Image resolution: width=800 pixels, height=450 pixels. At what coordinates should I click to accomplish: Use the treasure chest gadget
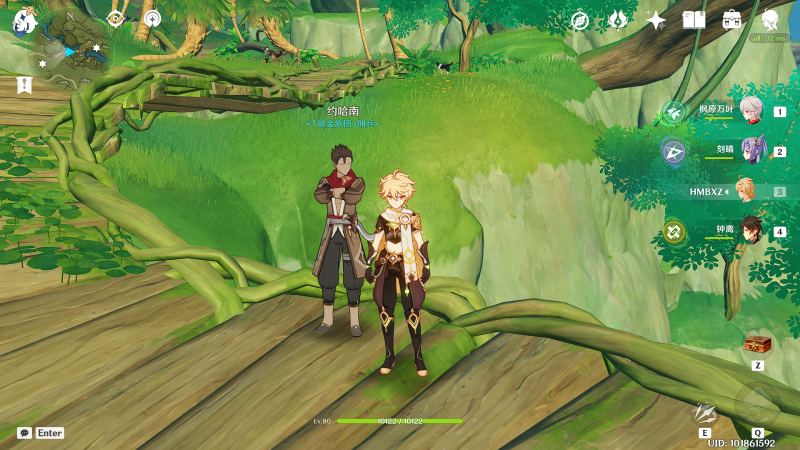(x=757, y=345)
